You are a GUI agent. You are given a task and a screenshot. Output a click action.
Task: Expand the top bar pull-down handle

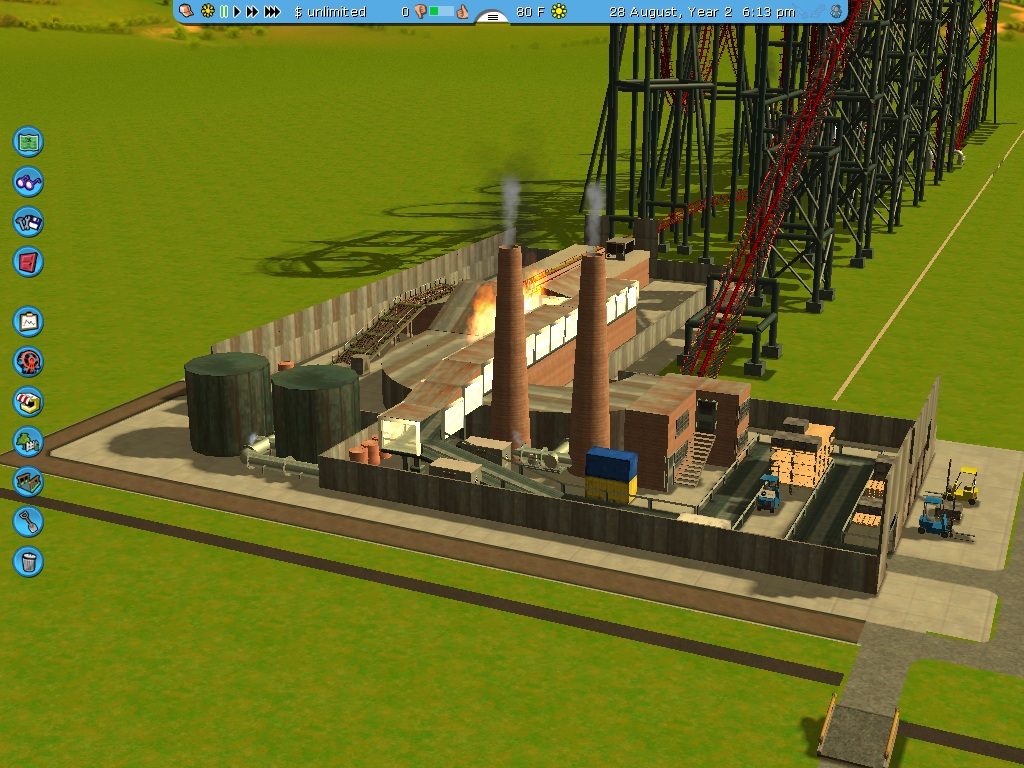coord(490,17)
